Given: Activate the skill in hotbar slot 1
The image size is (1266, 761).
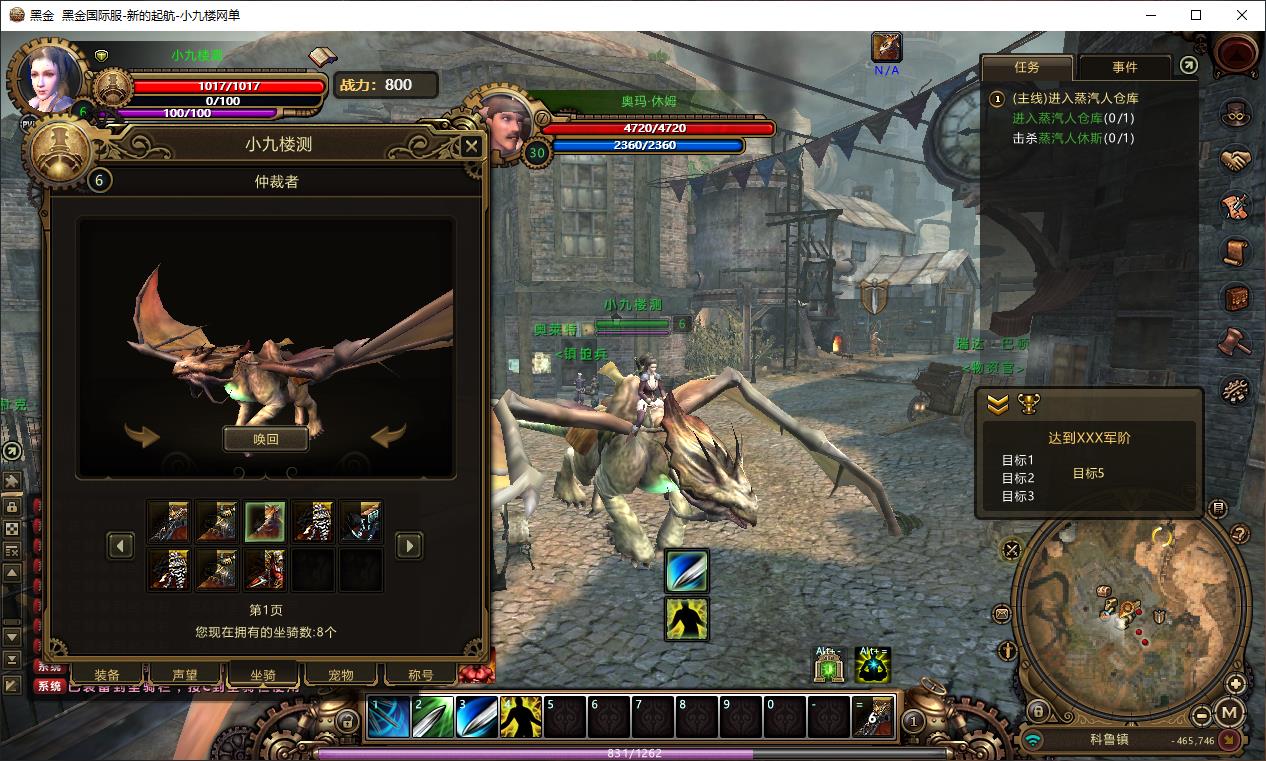Looking at the screenshot, I should (388, 718).
